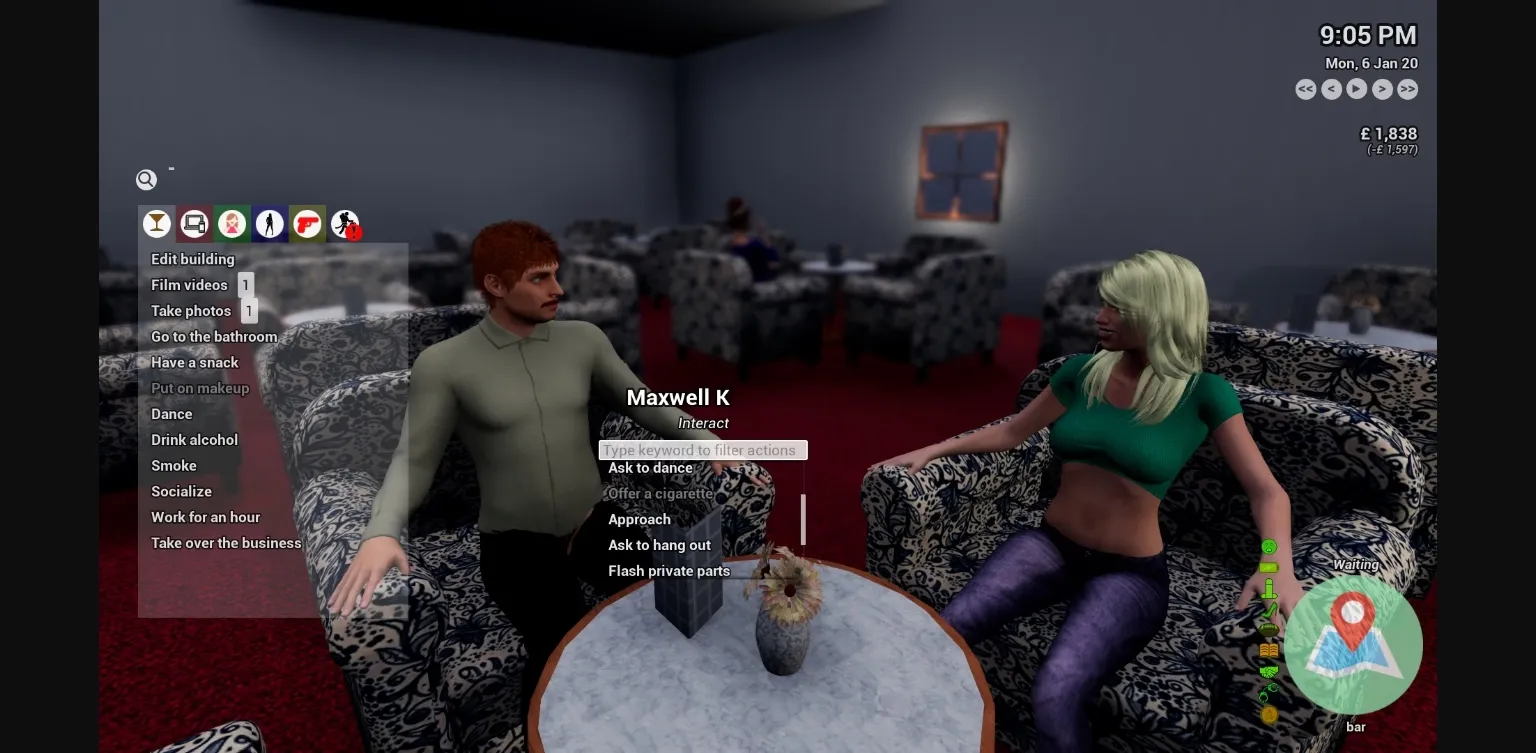This screenshot has width=1536, height=753.
Task: Click the green energy bar indicator
Action: tap(1268, 566)
